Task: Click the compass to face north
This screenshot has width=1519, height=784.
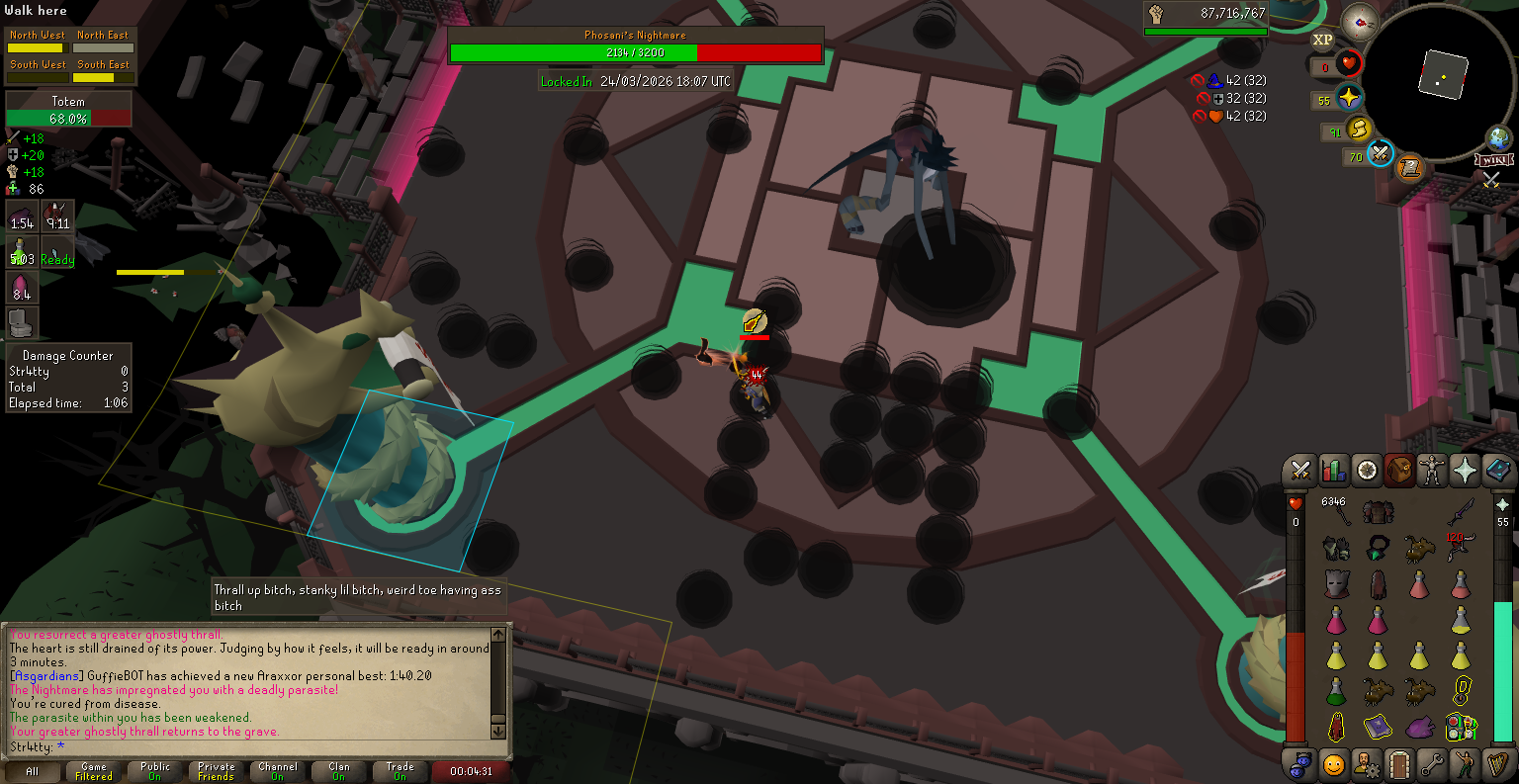Action: [1360, 22]
